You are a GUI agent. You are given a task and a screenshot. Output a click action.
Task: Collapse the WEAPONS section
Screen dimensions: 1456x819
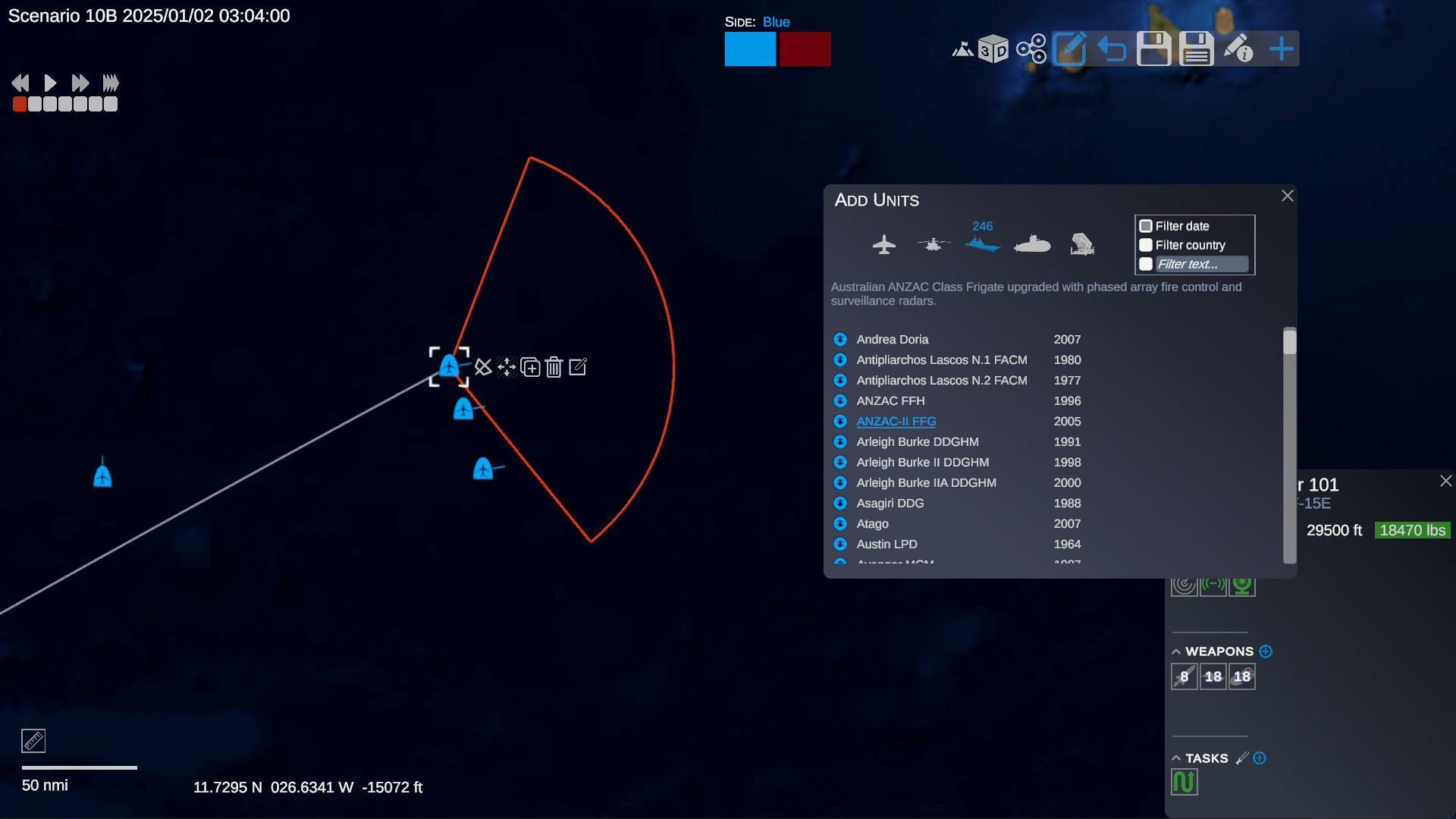pos(1175,651)
